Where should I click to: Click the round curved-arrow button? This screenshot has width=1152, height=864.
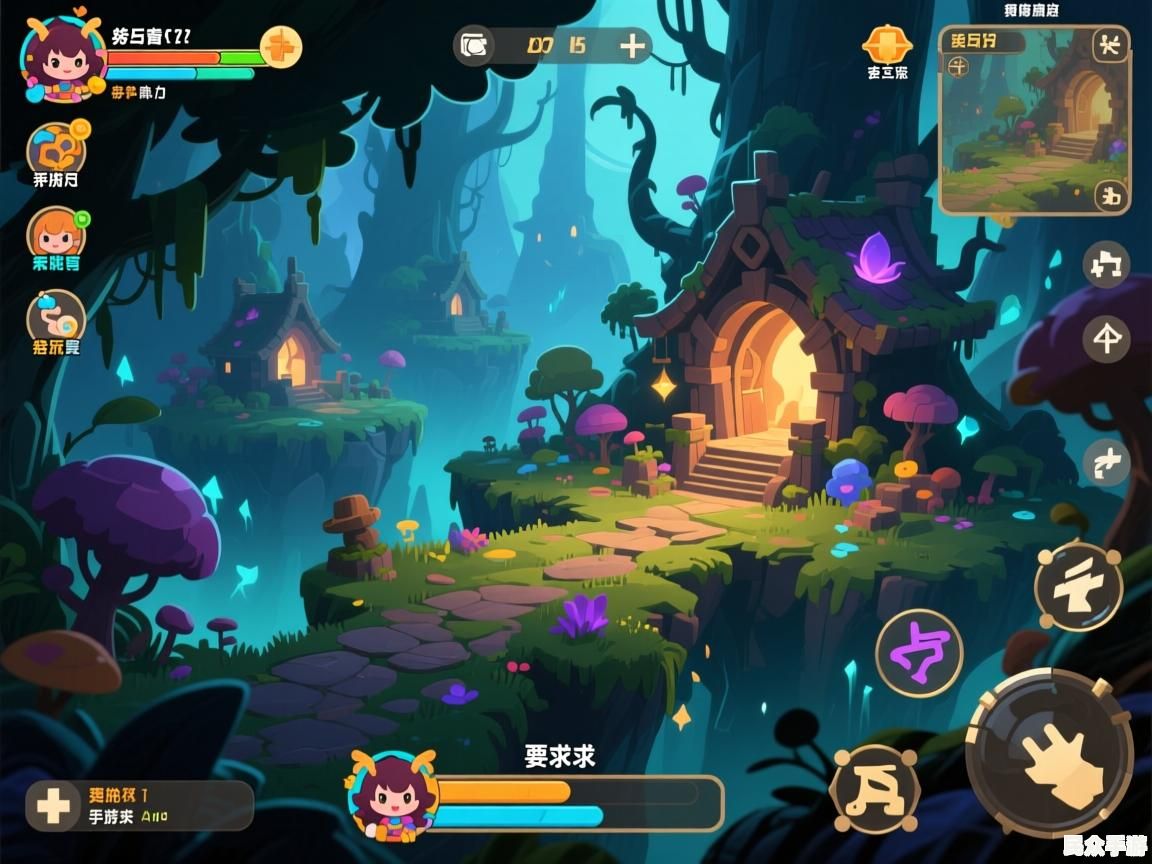[1106, 463]
